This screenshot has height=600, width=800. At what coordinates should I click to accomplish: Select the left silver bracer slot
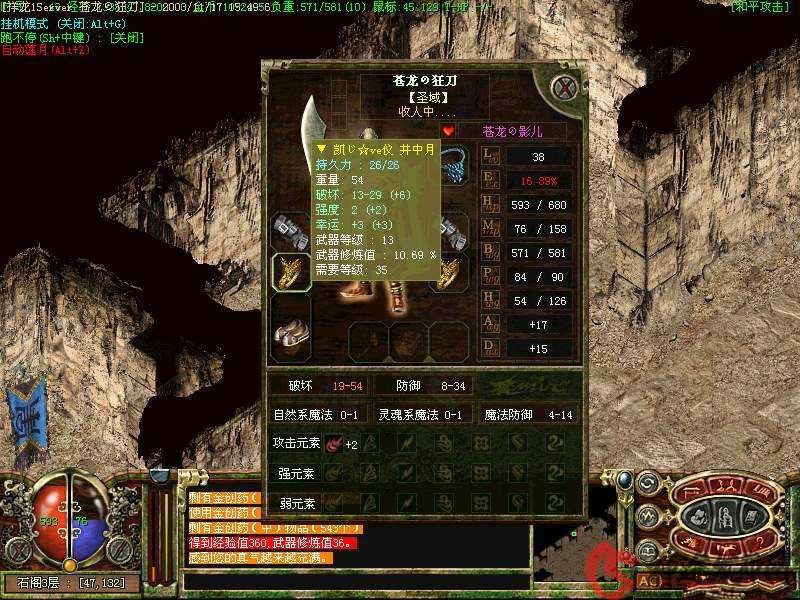pyautogui.click(x=290, y=230)
